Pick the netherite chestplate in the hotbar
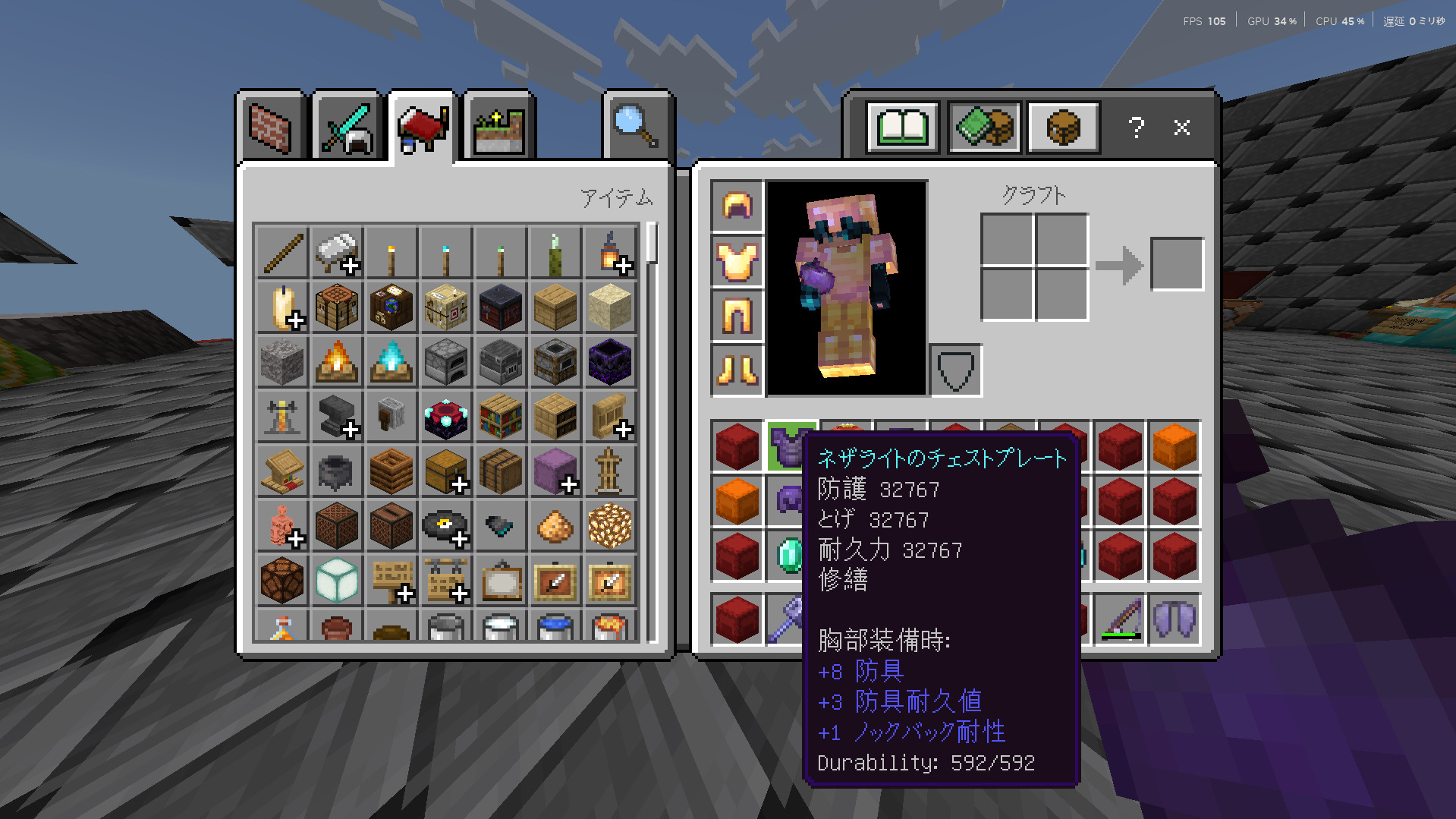Image resolution: width=1456 pixels, height=819 pixels. (791, 446)
